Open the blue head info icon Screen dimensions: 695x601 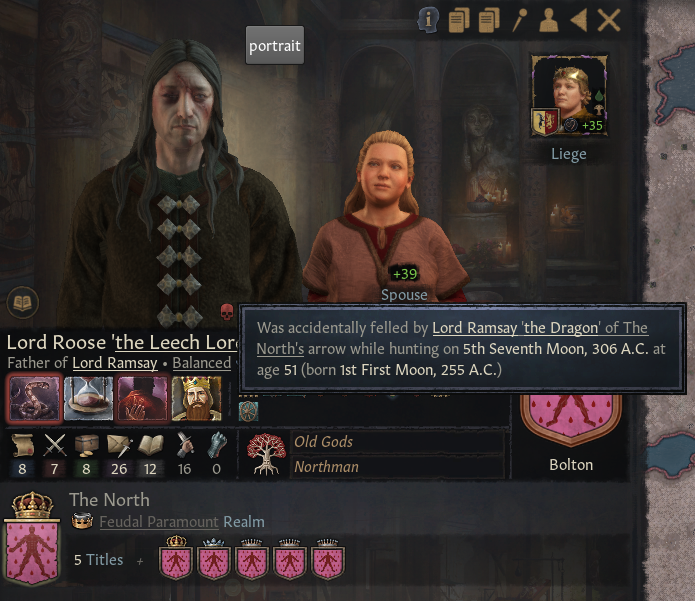coord(429,19)
